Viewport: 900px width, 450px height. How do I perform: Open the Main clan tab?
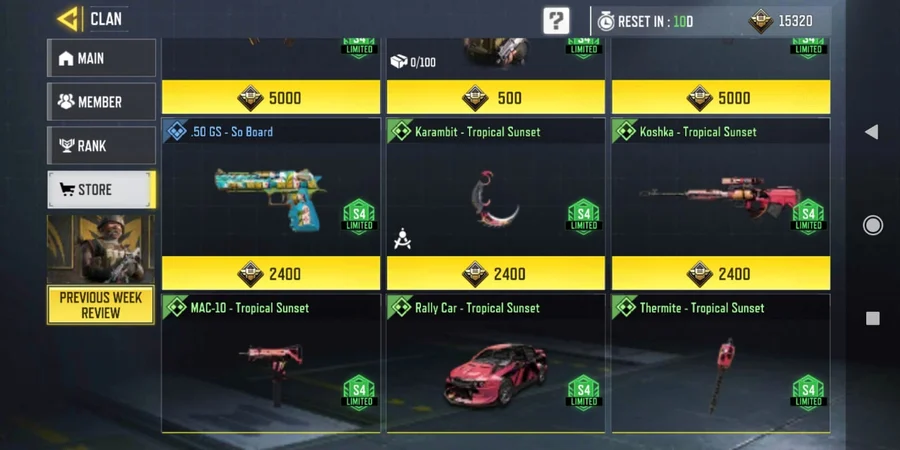click(x=101, y=58)
